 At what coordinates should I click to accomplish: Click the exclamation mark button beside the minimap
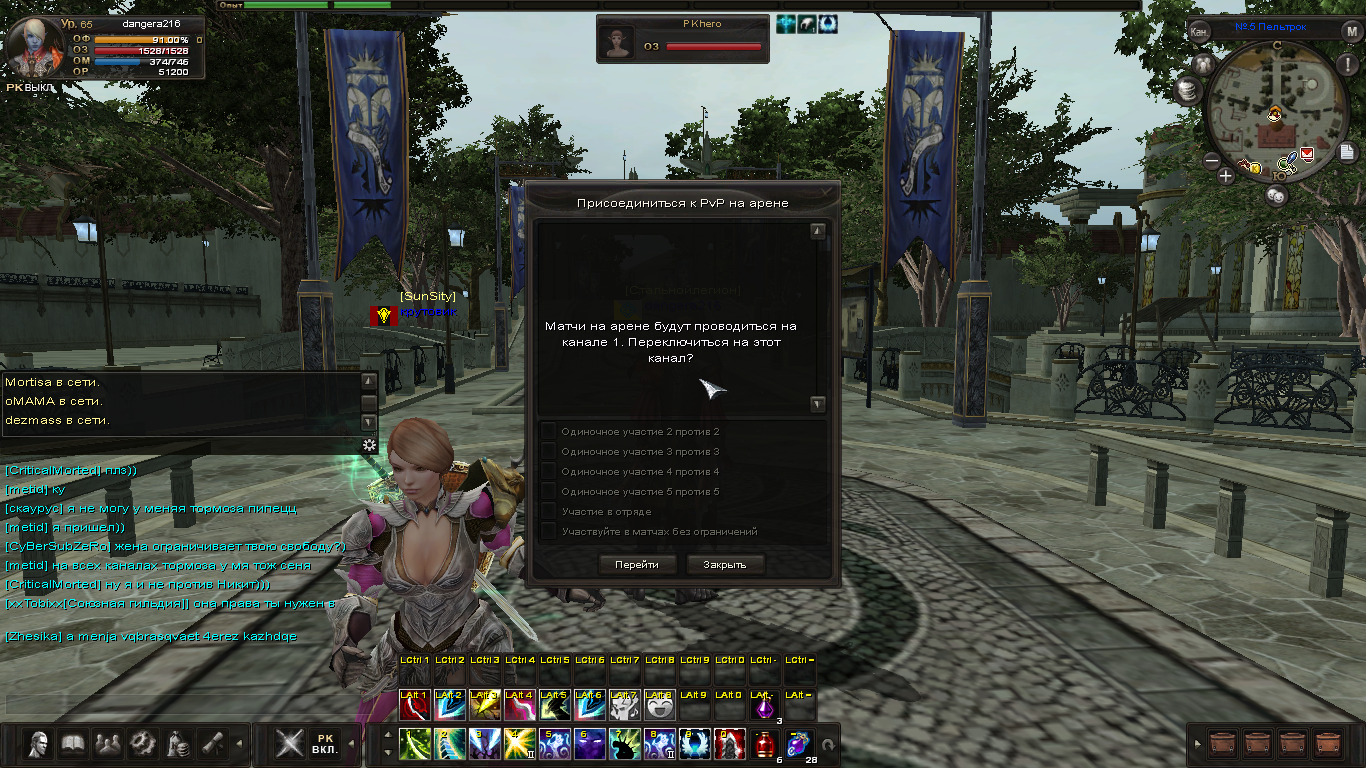click(x=1346, y=65)
